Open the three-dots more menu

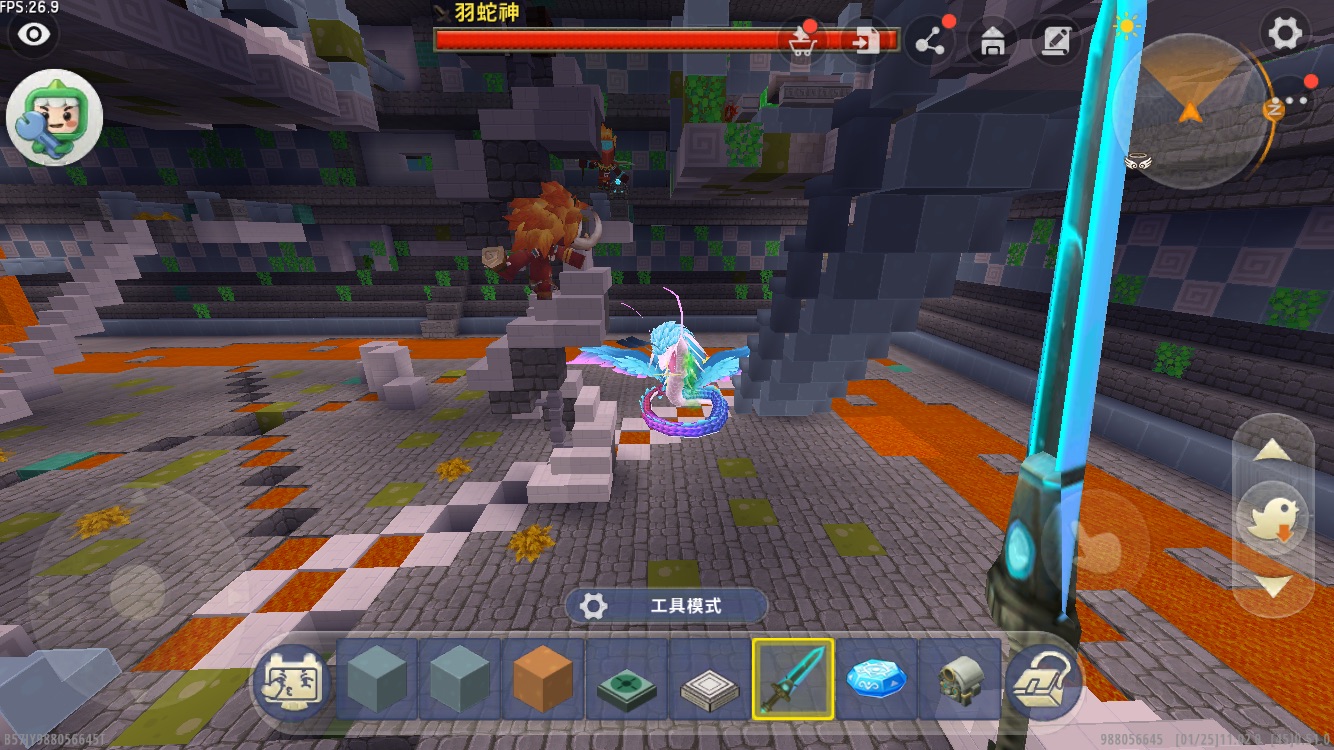pyautogui.click(x=1298, y=100)
